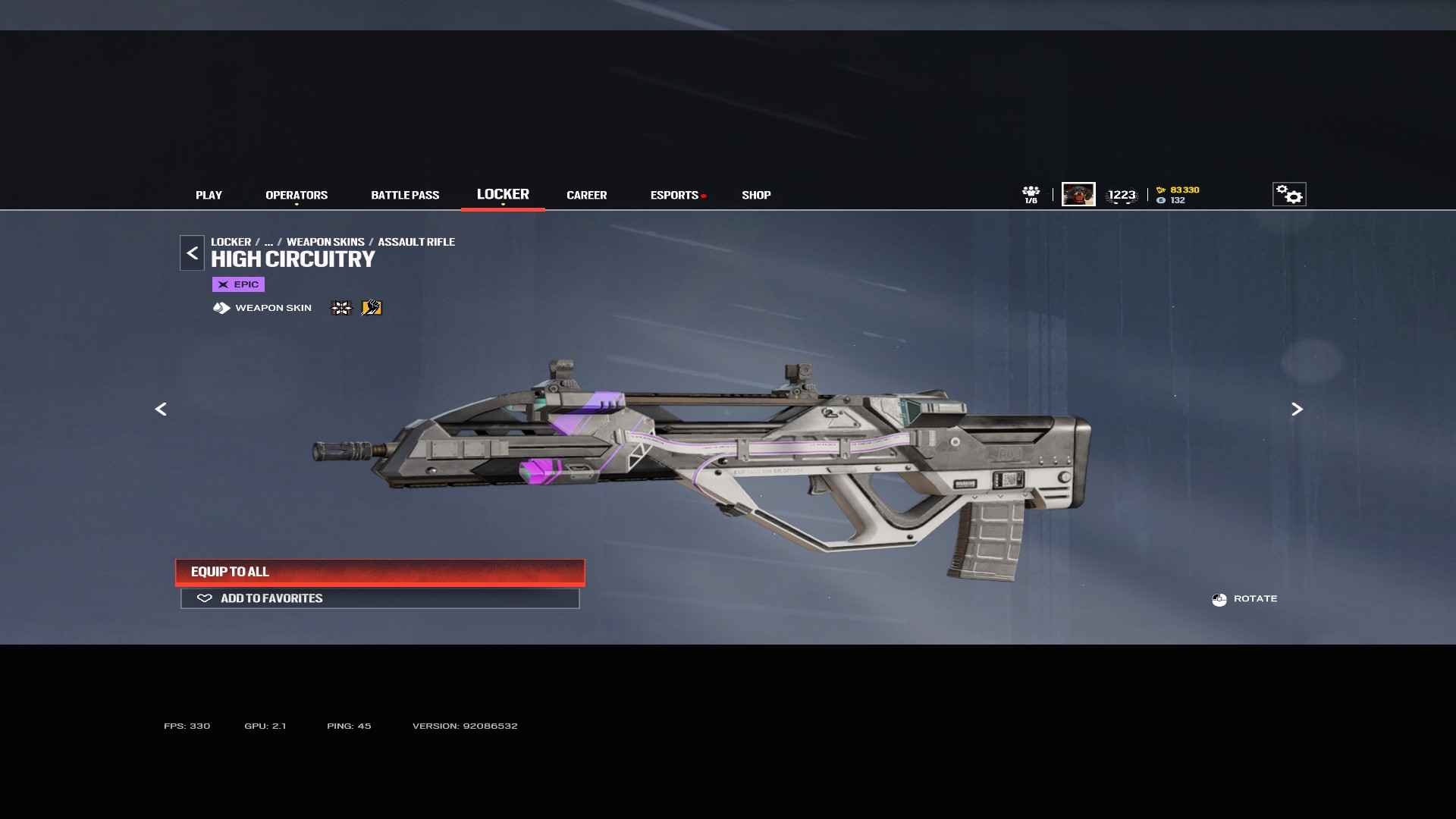Viewport: 1456px width, 819px height.
Task: Go back using the back arrow button
Action: 193,253
